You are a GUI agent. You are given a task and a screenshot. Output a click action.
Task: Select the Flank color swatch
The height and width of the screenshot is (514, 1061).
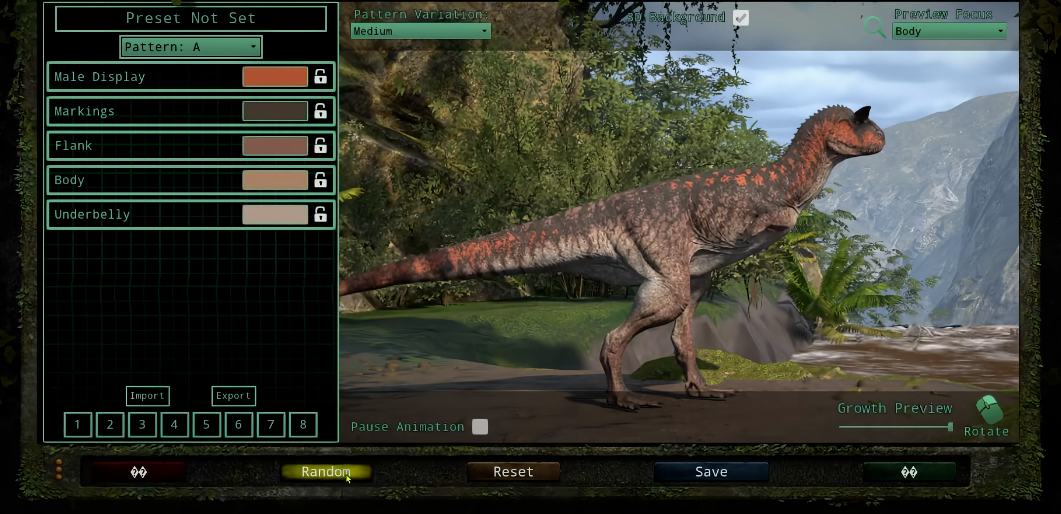pyautogui.click(x=275, y=146)
